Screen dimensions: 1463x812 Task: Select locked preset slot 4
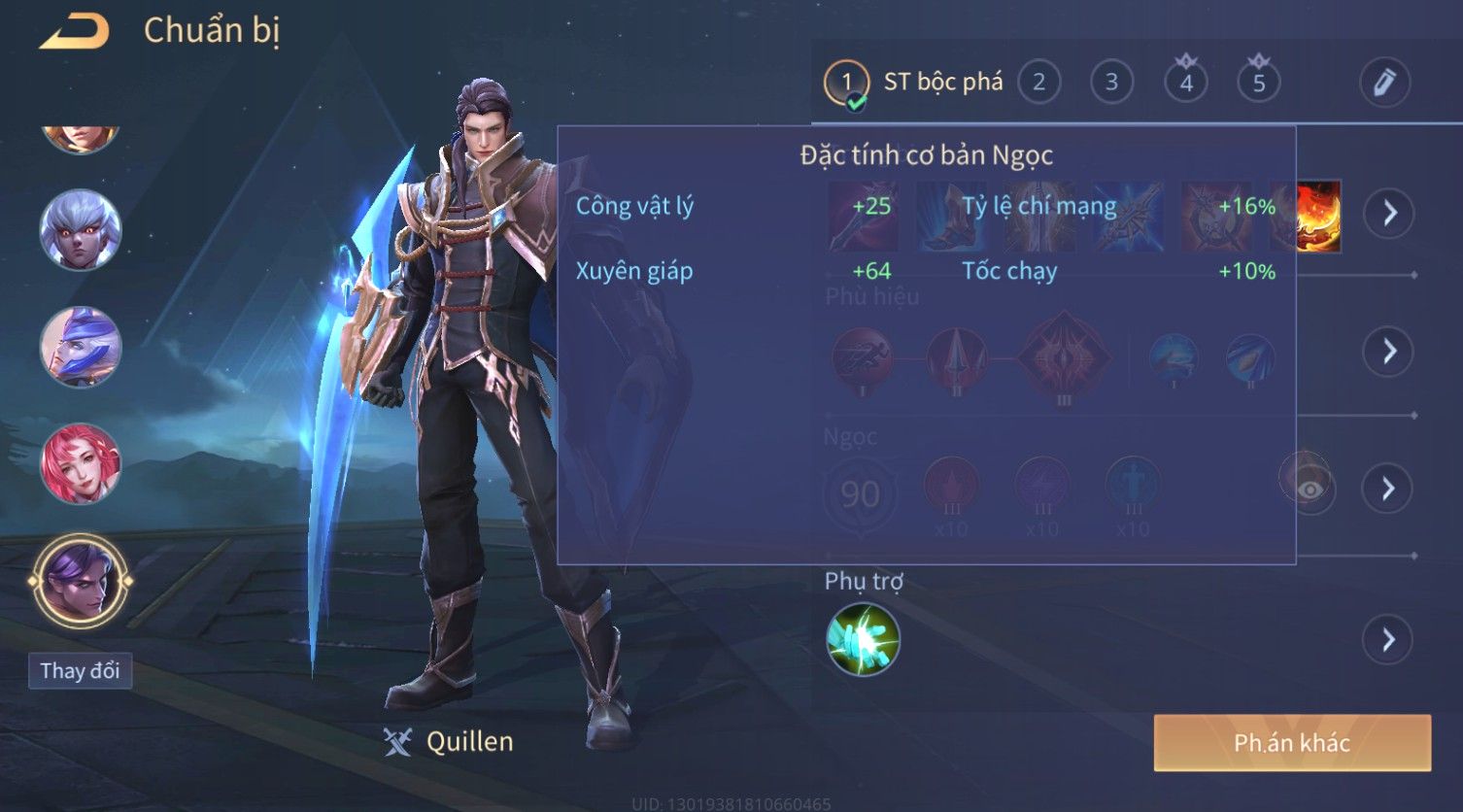click(1185, 83)
